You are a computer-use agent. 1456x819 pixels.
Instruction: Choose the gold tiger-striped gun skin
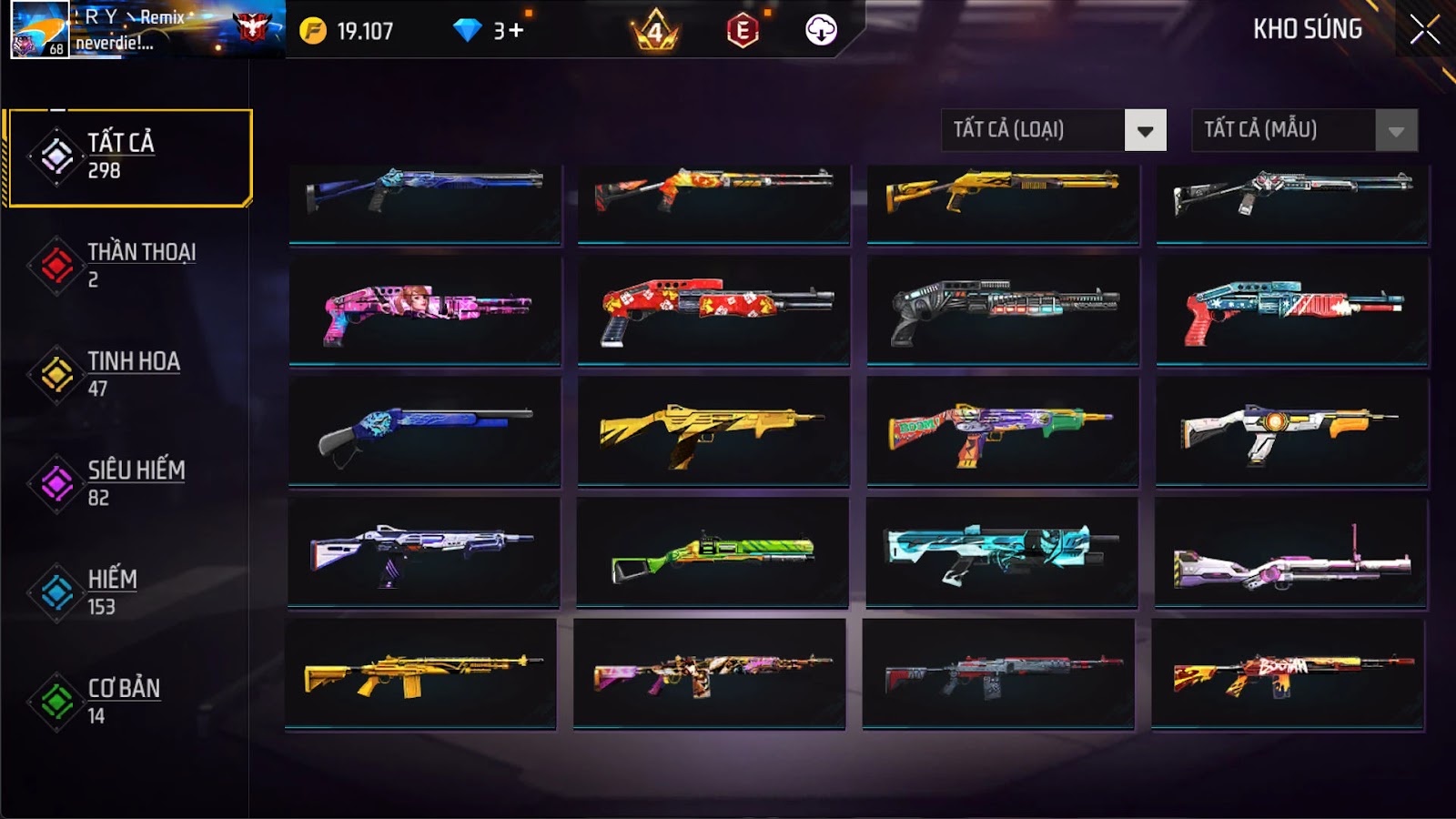click(x=713, y=430)
